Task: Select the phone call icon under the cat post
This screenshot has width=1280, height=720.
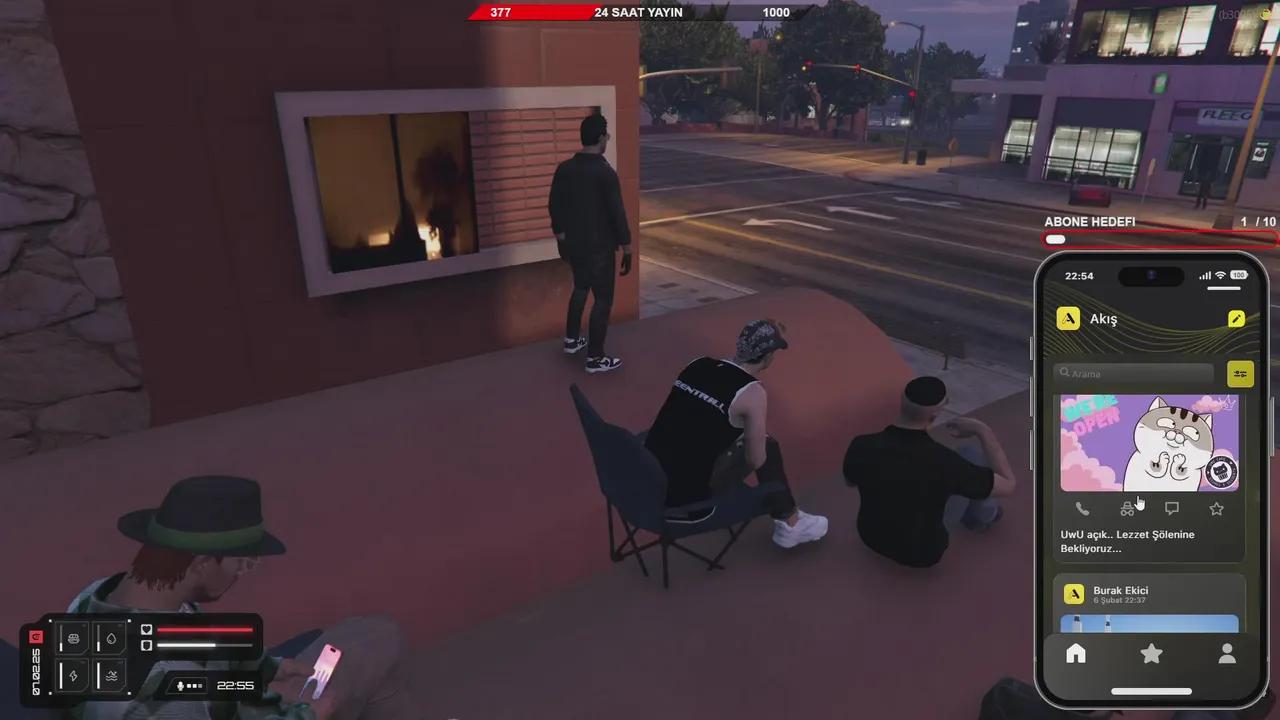Action: pos(1083,508)
